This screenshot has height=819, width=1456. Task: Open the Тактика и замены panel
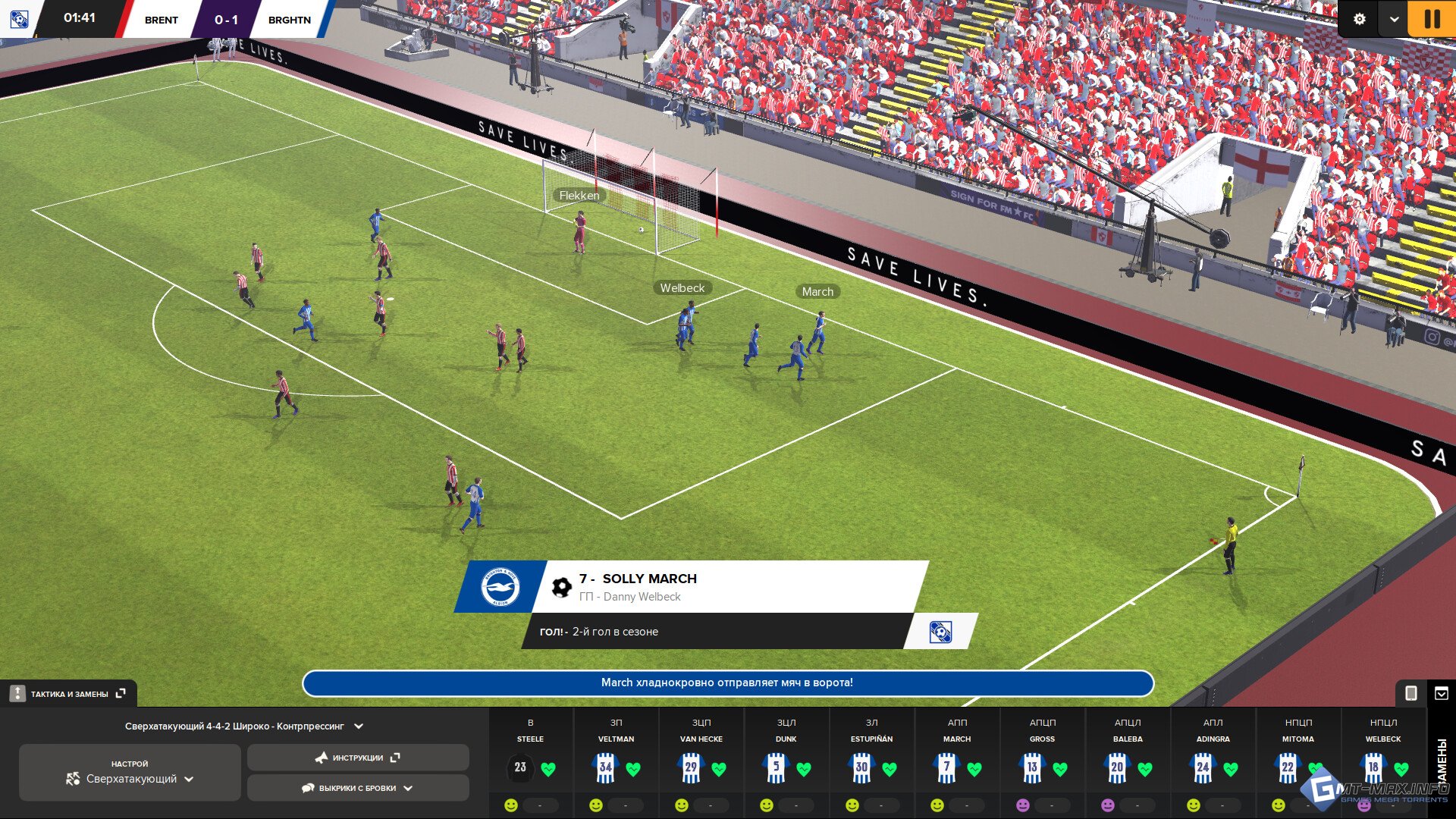68,694
